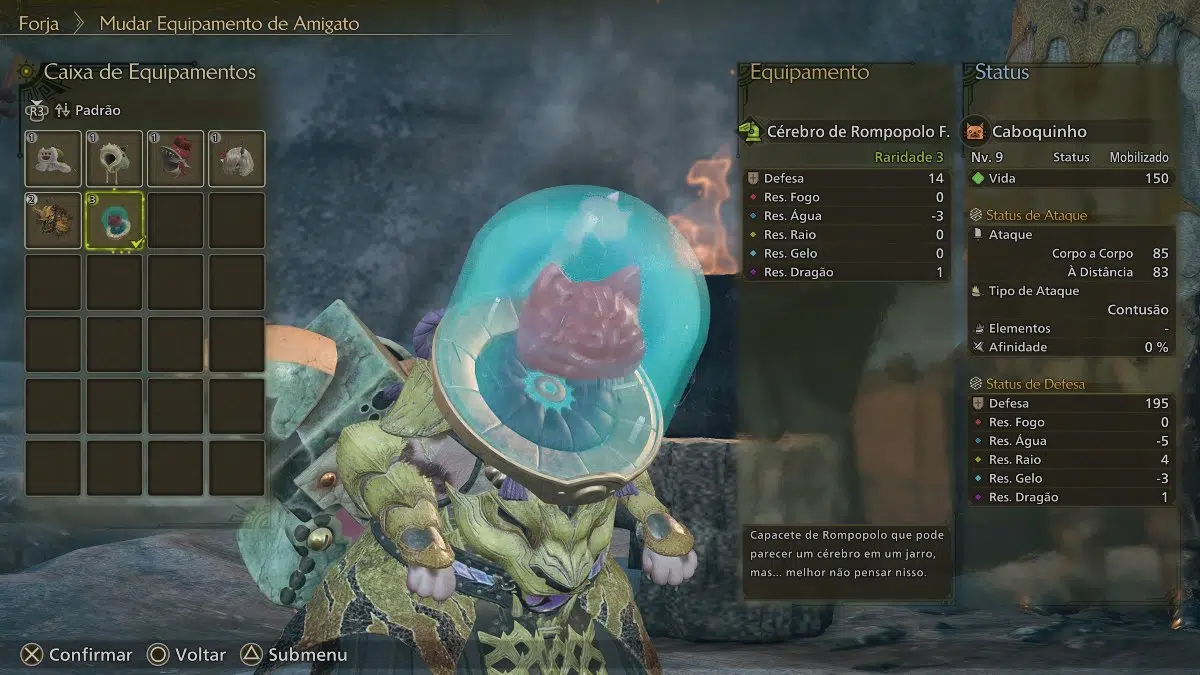Select the equipped Rompopolo brain helmet slot
The width and height of the screenshot is (1200, 675).
pos(115,220)
